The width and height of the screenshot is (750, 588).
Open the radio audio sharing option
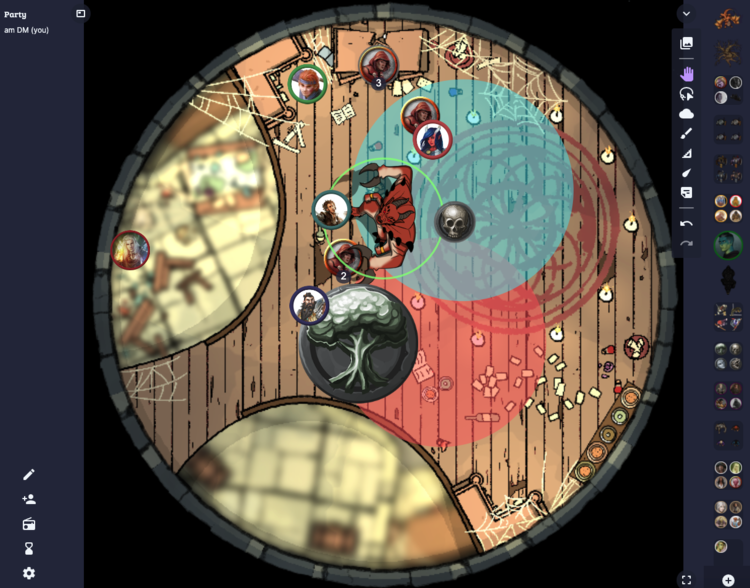29,524
